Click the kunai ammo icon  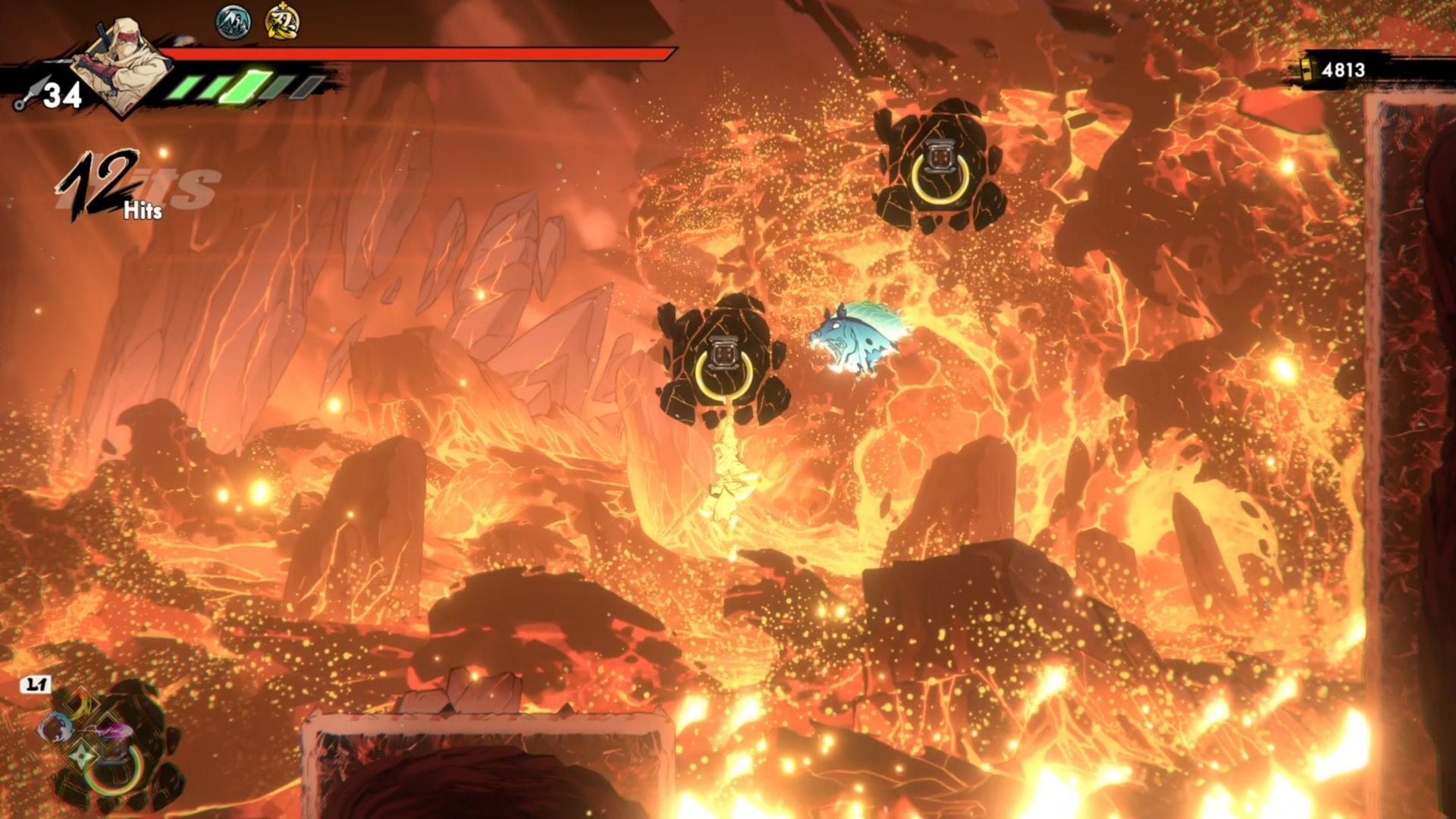27,96
